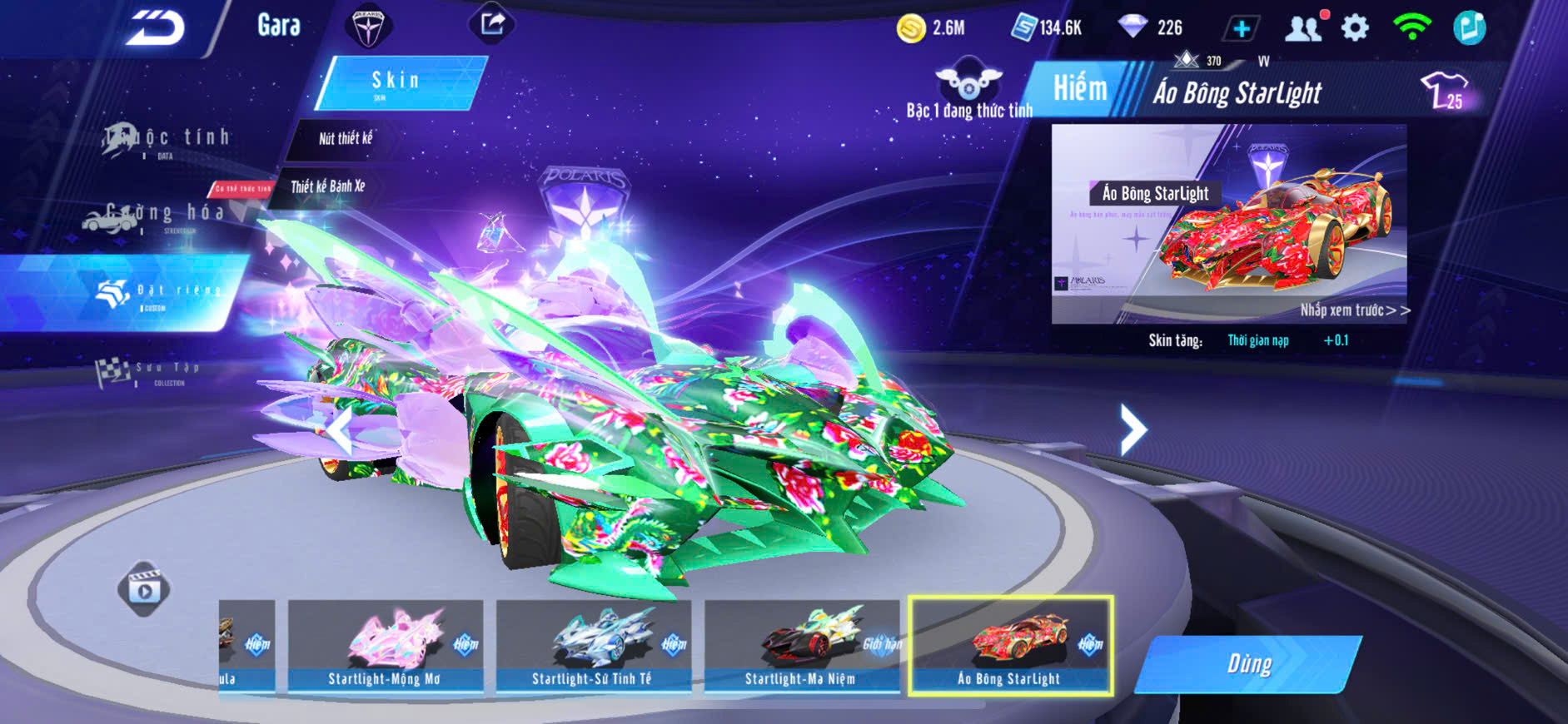Open the Nút thiết kế option
The height and width of the screenshot is (724, 1568).
coord(345,138)
